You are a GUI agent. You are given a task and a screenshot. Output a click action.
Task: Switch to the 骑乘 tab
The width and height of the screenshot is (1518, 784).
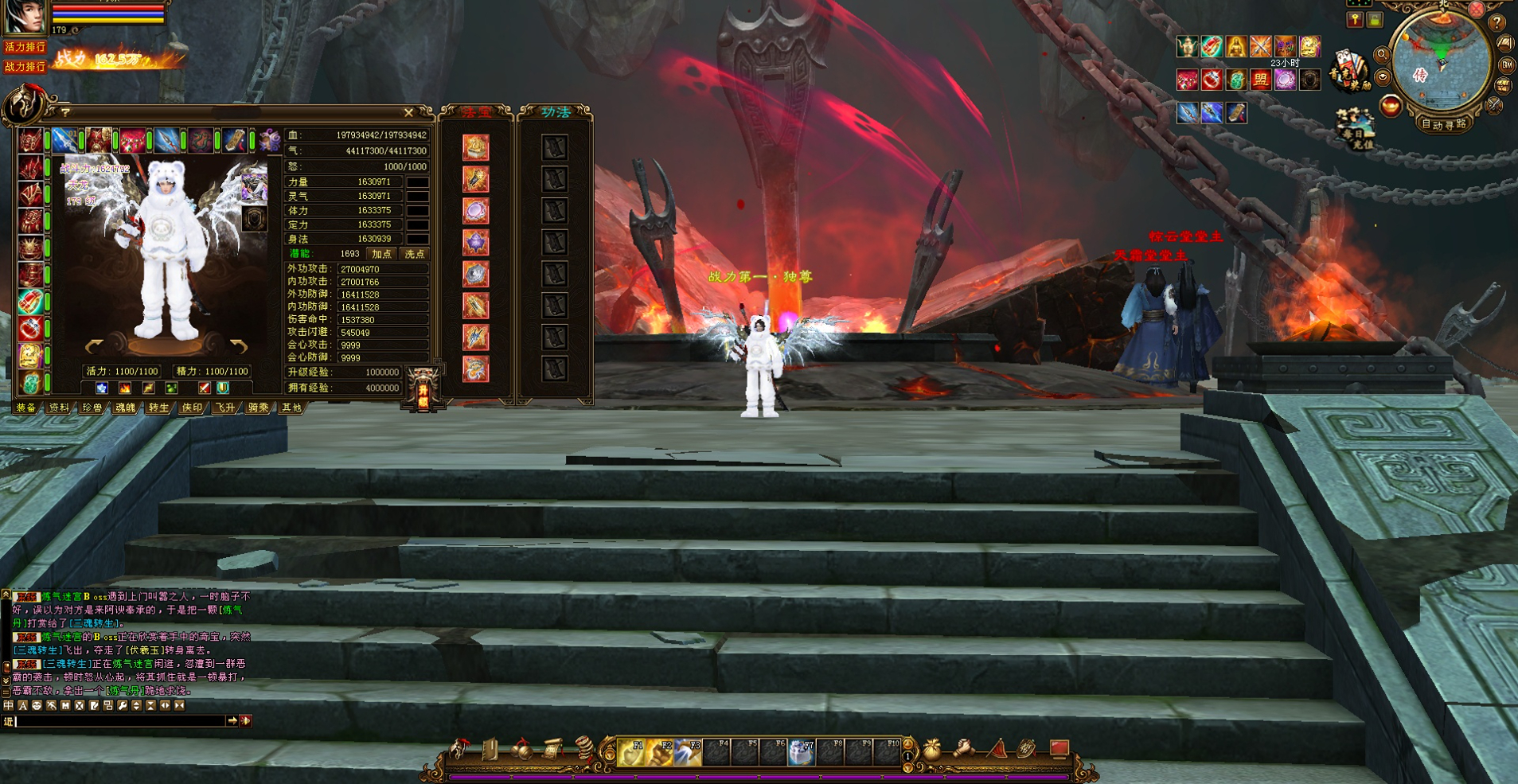(x=258, y=408)
